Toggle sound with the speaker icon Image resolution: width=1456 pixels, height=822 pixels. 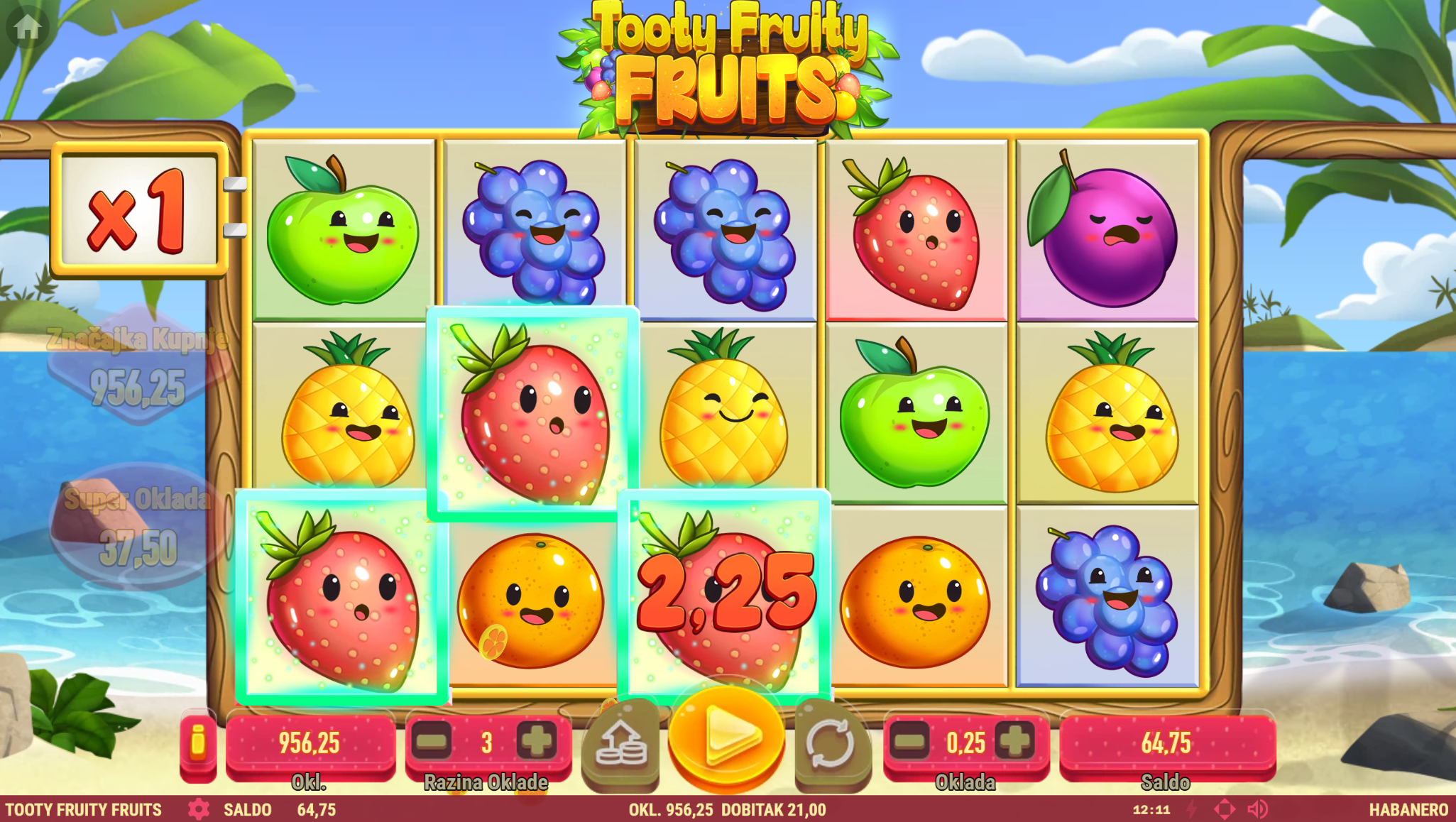(1257, 809)
